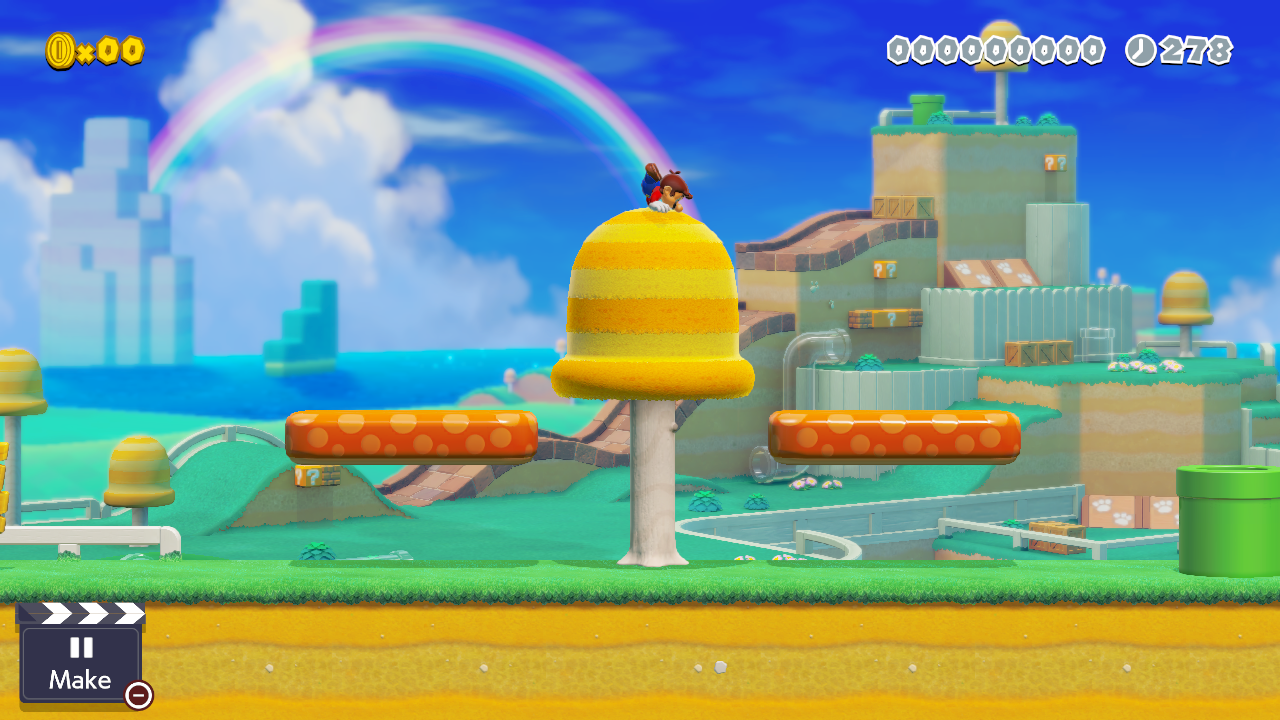Click the red minus icon near the Make button
Image resolution: width=1280 pixels, height=720 pixels.
[137, 694]
